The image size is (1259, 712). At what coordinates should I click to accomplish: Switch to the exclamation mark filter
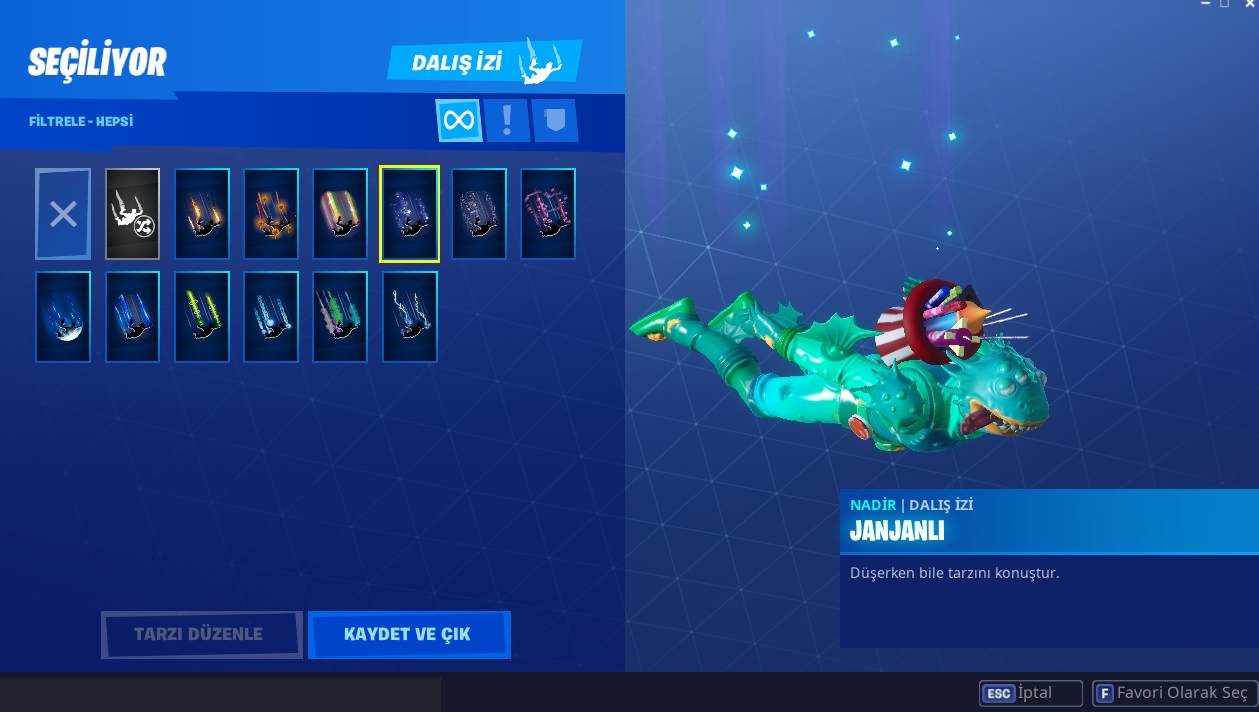(507, 121)
